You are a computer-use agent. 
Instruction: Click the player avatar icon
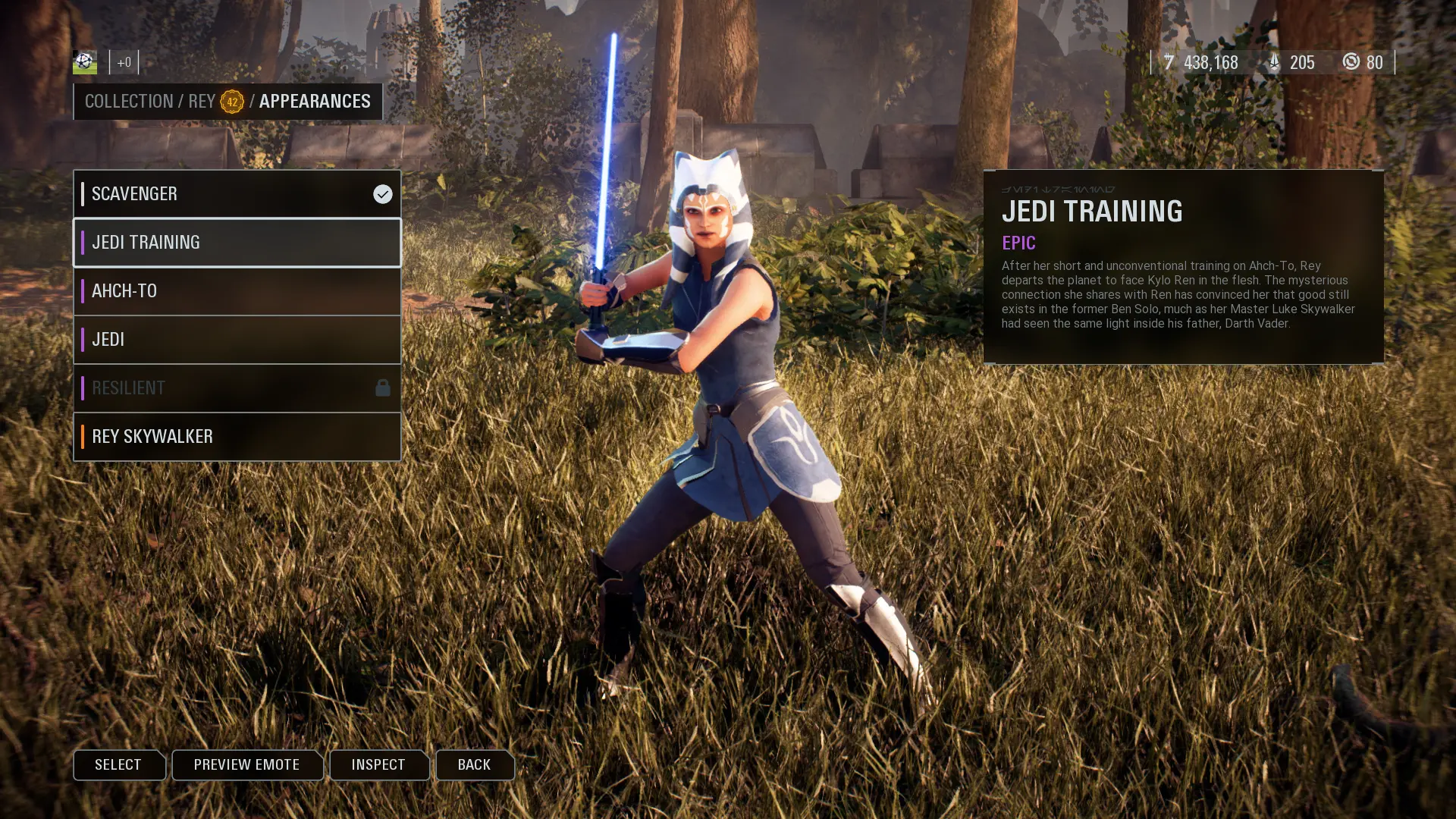pyautogui.click(x=85, y=62)
